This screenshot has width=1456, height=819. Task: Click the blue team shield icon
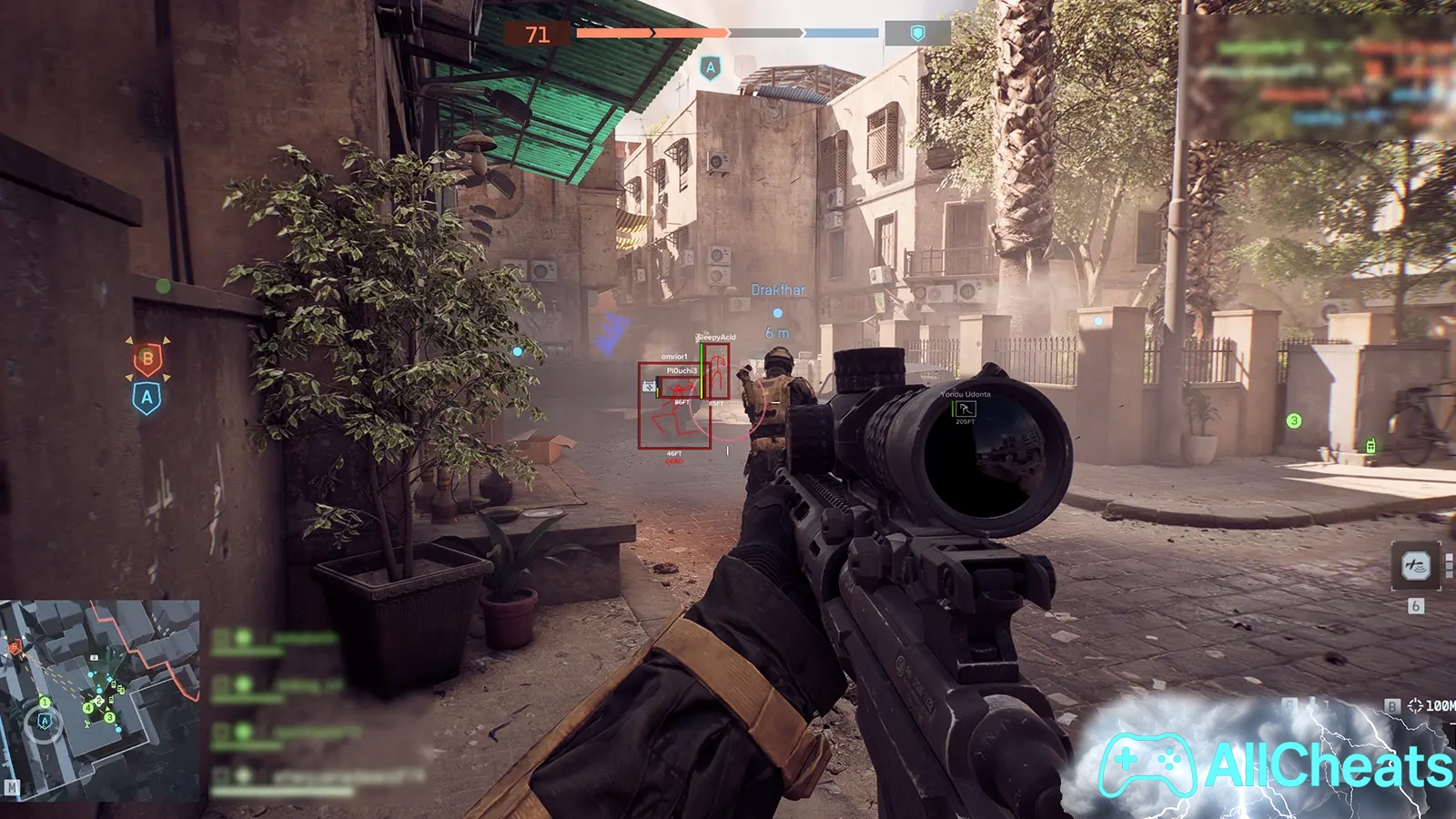(917, 34)
